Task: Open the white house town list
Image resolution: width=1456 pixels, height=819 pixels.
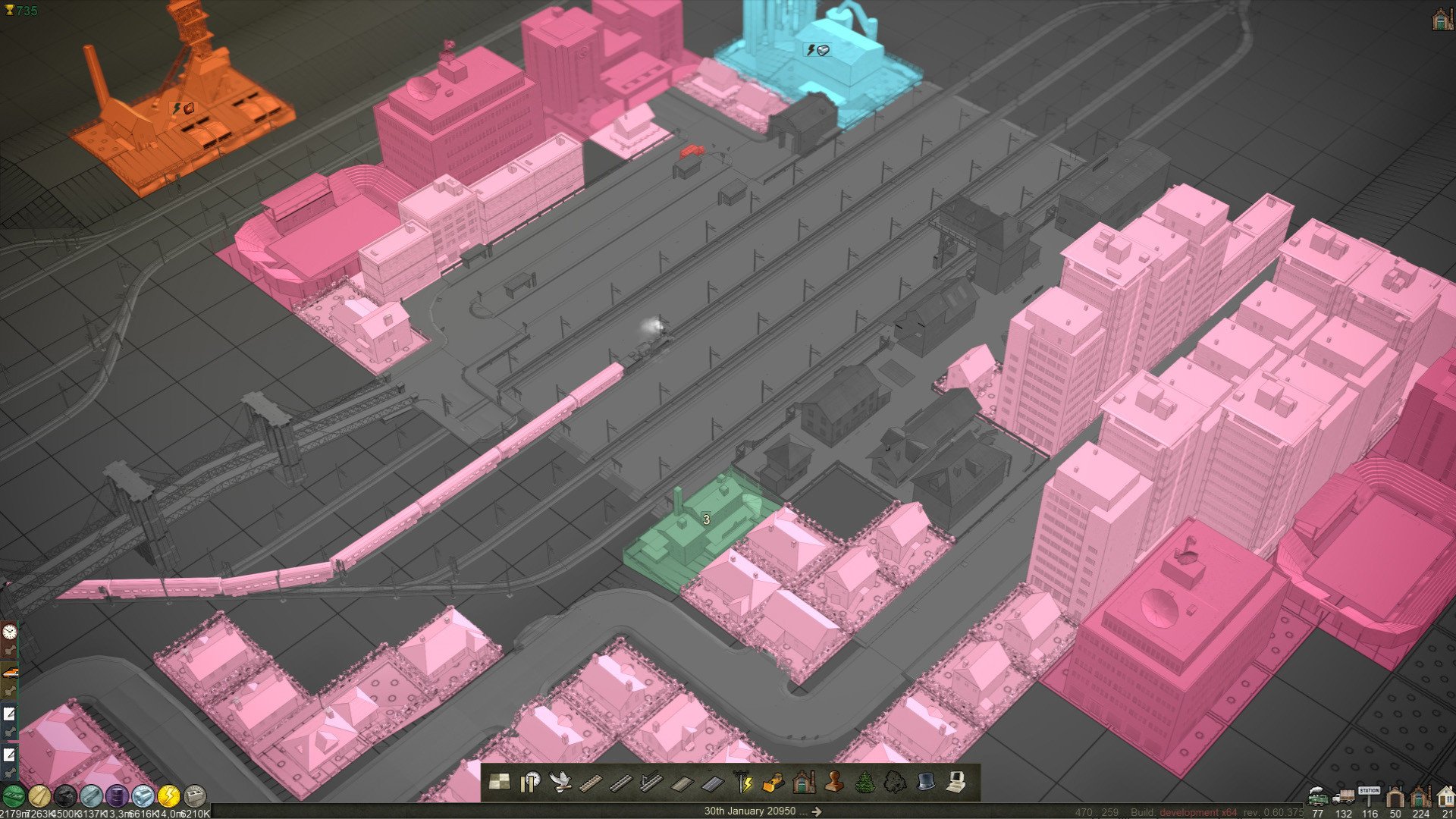Action: pyautogui.click(x=1446, y=797)
